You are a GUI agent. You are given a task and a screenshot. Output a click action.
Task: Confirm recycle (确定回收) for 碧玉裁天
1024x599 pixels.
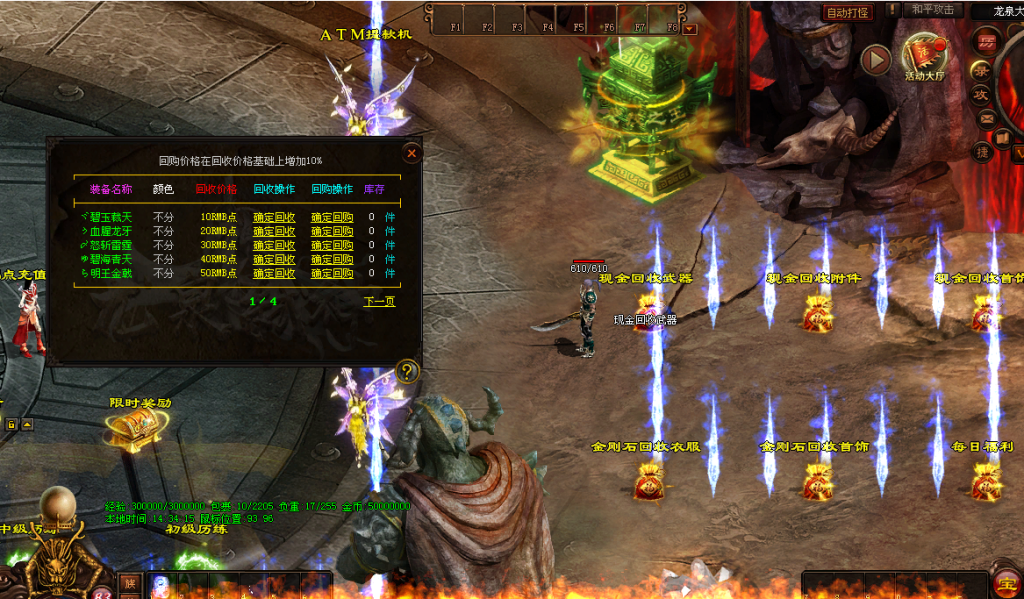pyautogui.click(x=274, y=217)
